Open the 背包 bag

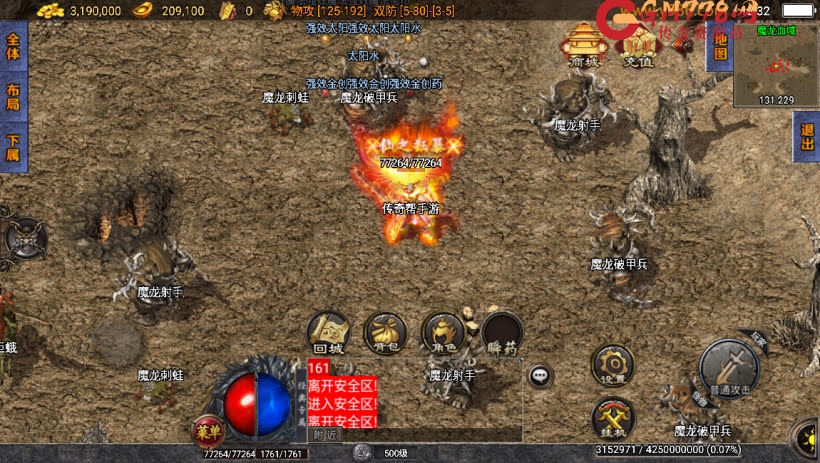pos(385,332)
